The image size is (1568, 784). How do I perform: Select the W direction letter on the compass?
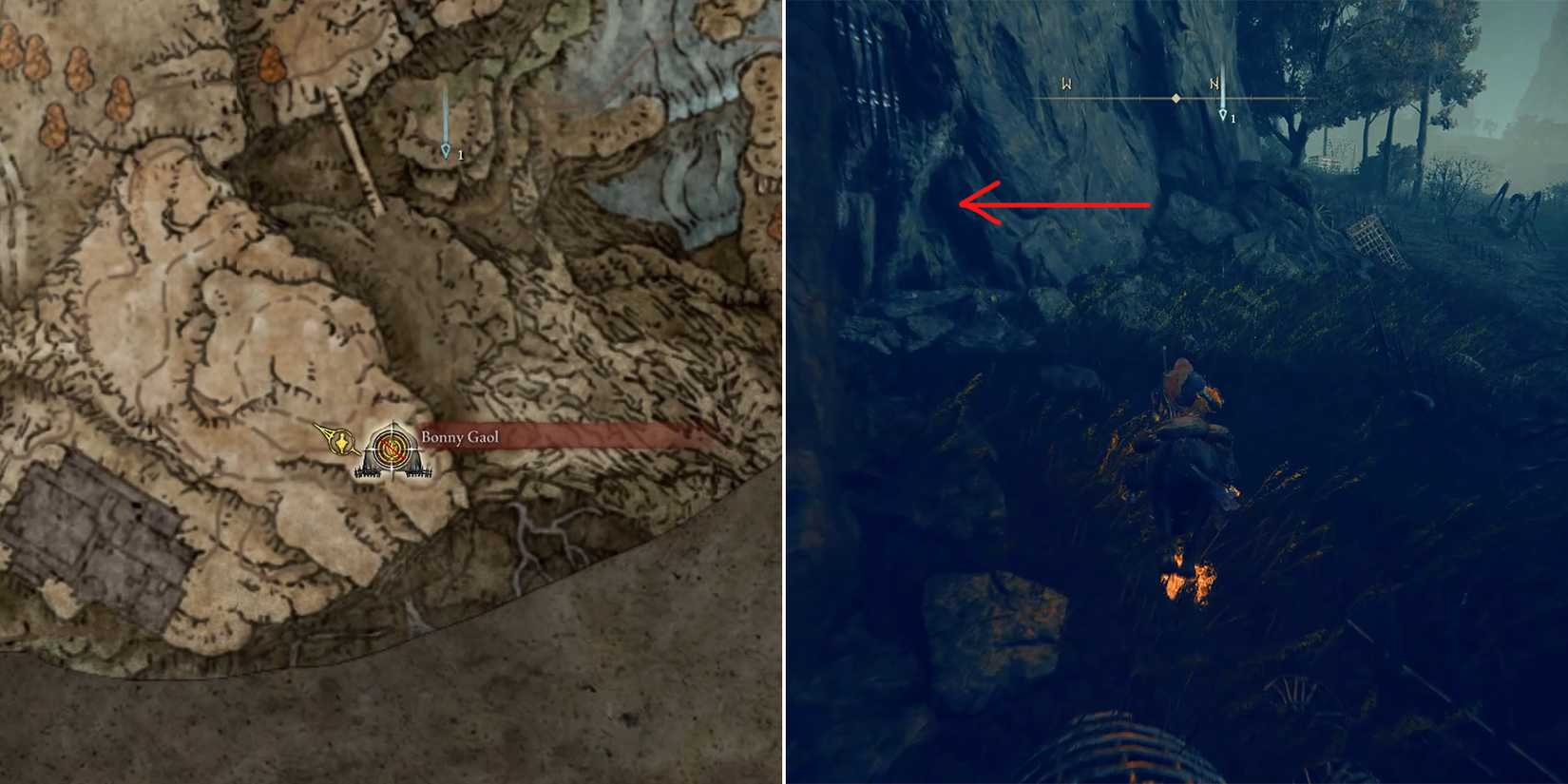point(1064,84)
